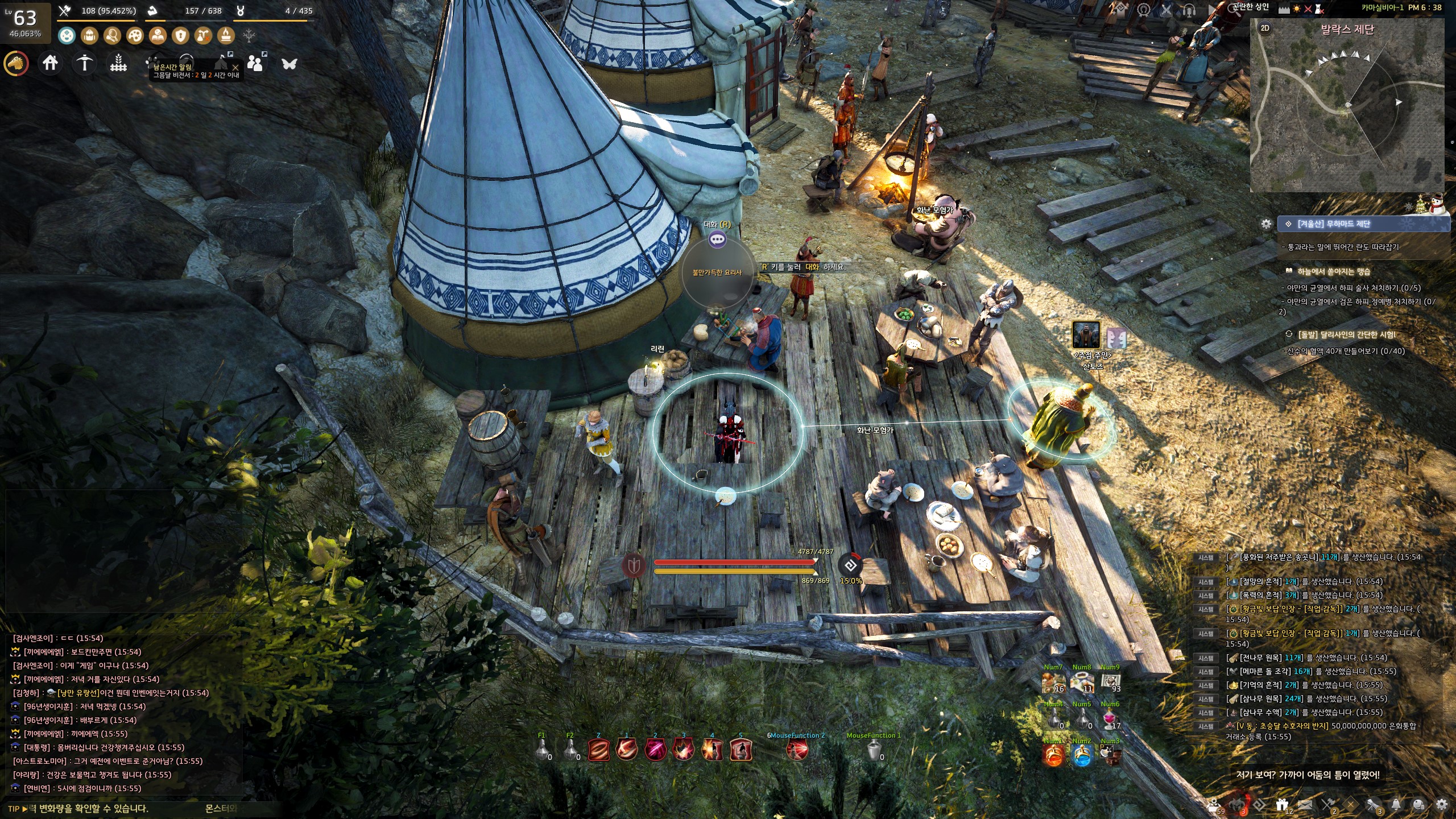The width and height of the screenshot is (1456, 819).
Task: Use the food dish in Num7 slot
Action: point(1053,681)
